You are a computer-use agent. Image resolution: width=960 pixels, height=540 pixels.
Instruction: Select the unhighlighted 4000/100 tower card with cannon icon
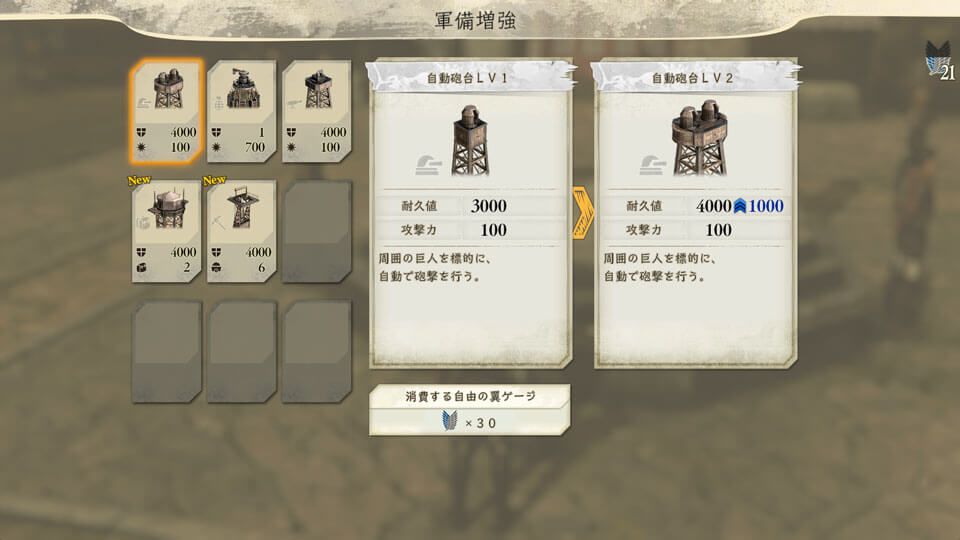316,112
